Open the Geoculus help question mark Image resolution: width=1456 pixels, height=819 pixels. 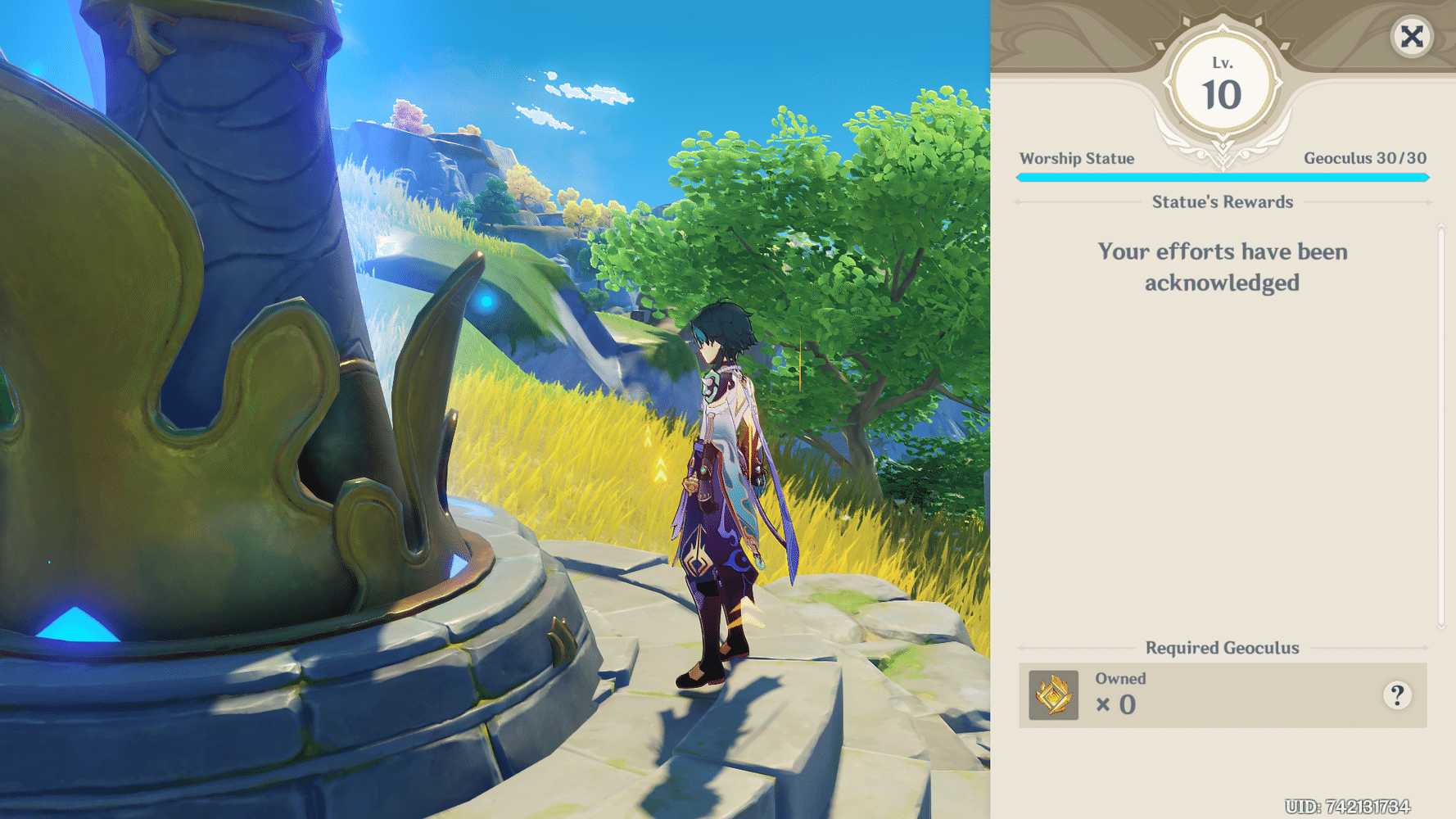point(1398,695)
